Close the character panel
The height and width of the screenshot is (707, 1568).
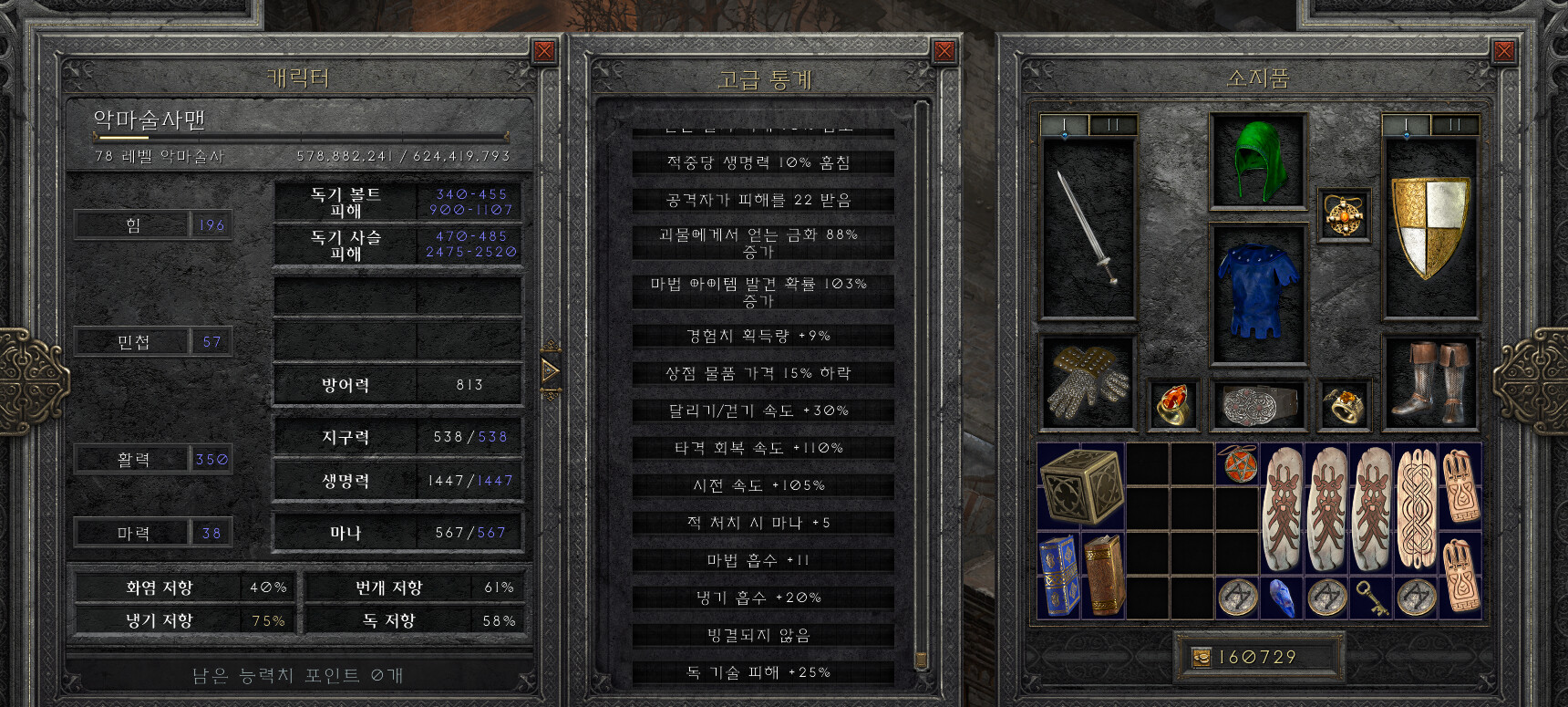[544, 51]
